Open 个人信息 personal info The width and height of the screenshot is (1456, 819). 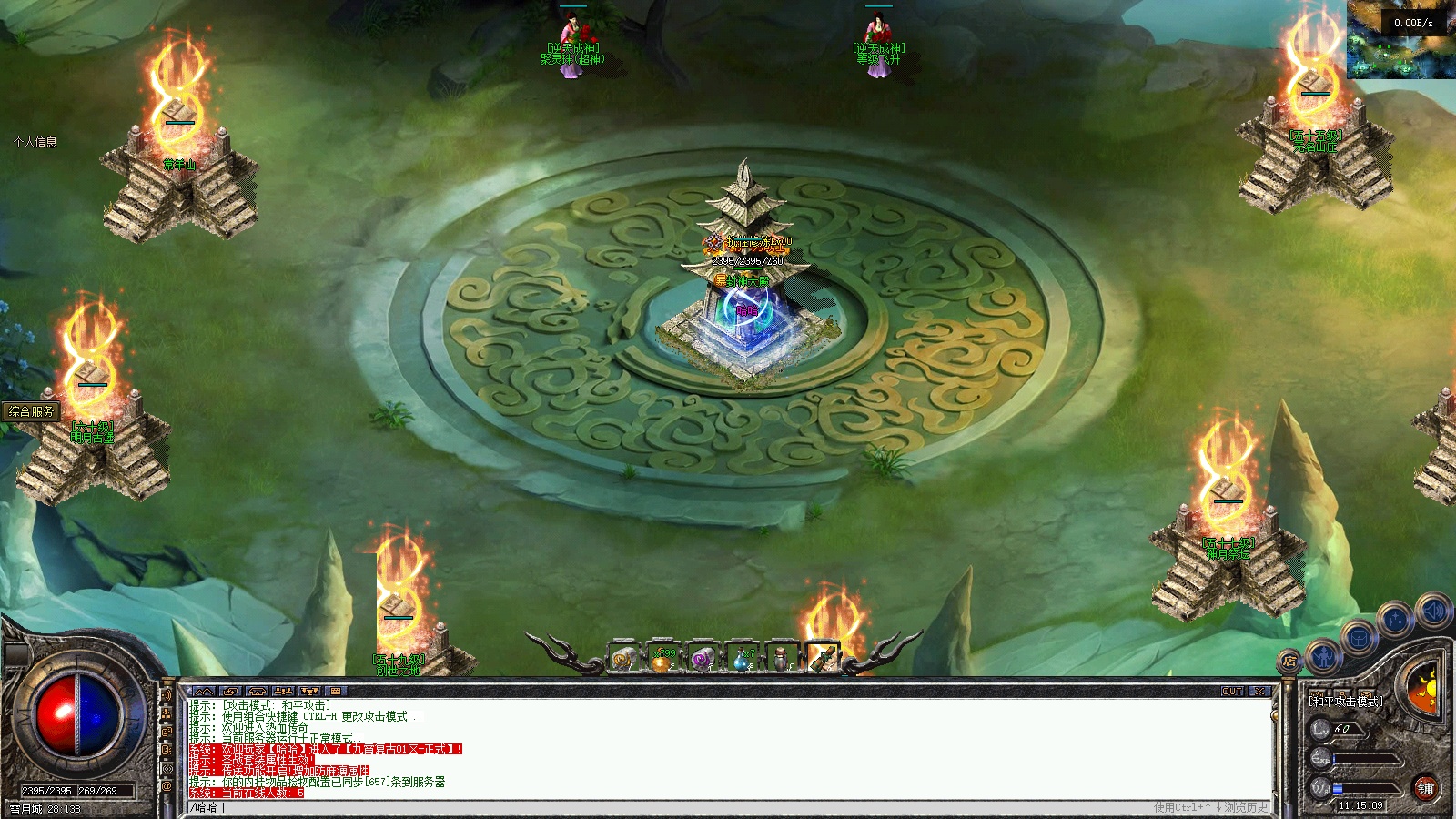pyautogui.click(x=35, y=142)
